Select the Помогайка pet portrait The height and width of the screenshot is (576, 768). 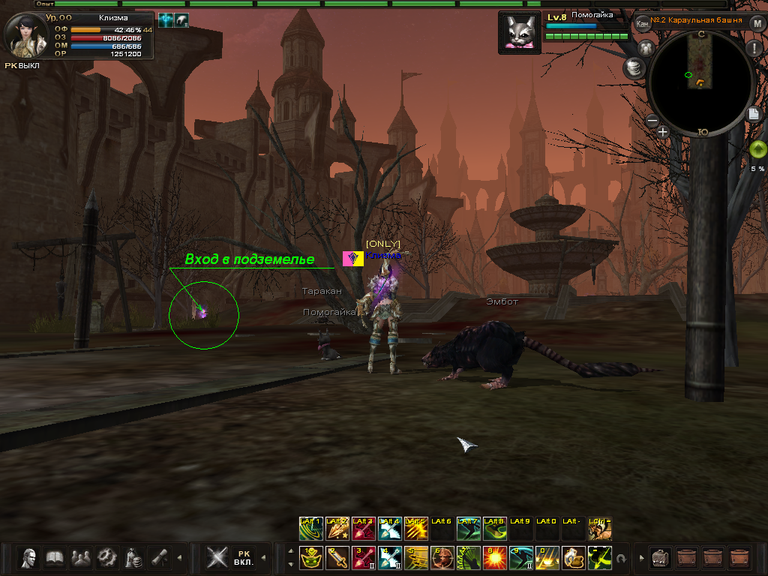tap(517, 31)
